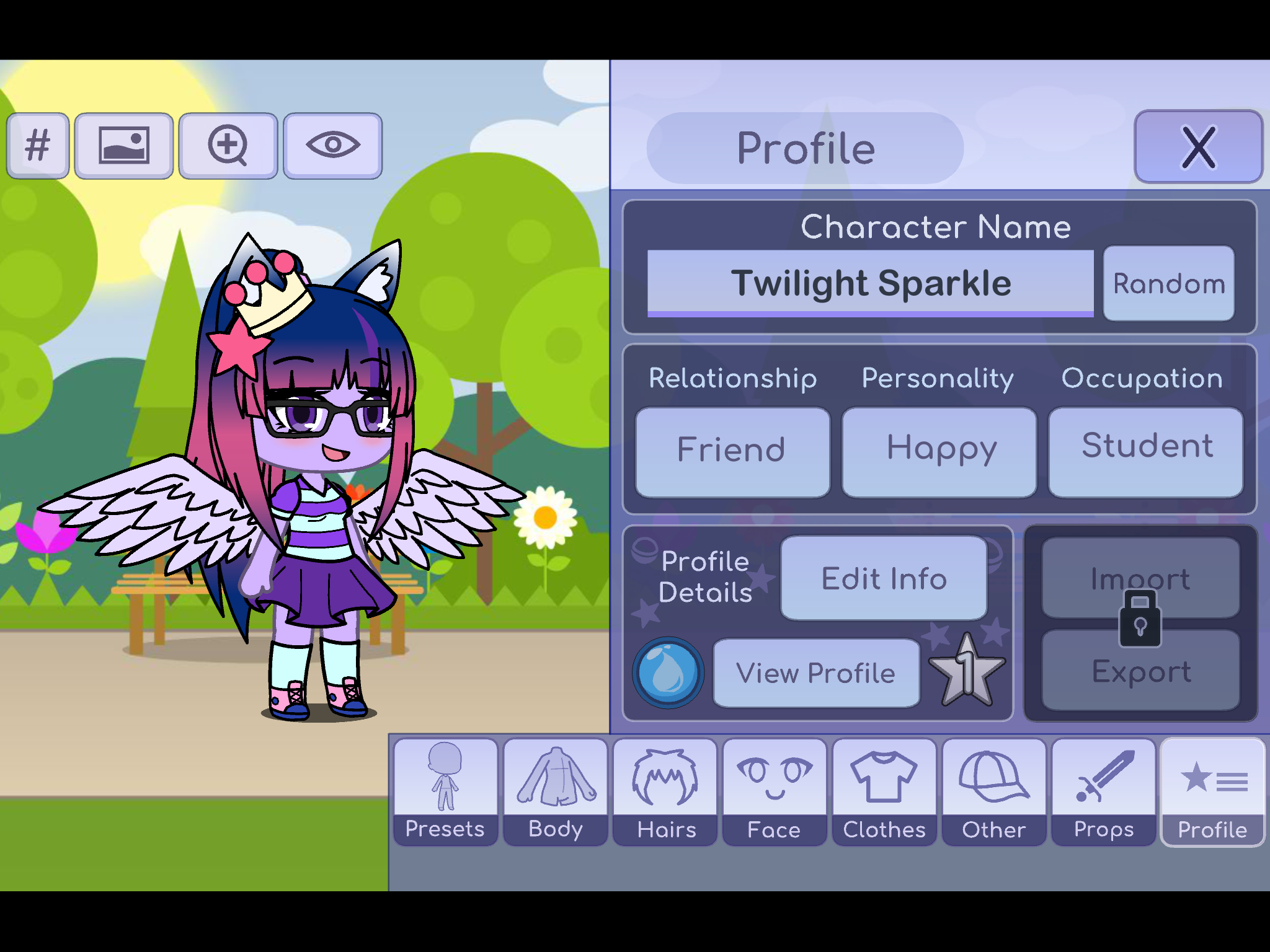Open the background selection icon

pos(123,144)
